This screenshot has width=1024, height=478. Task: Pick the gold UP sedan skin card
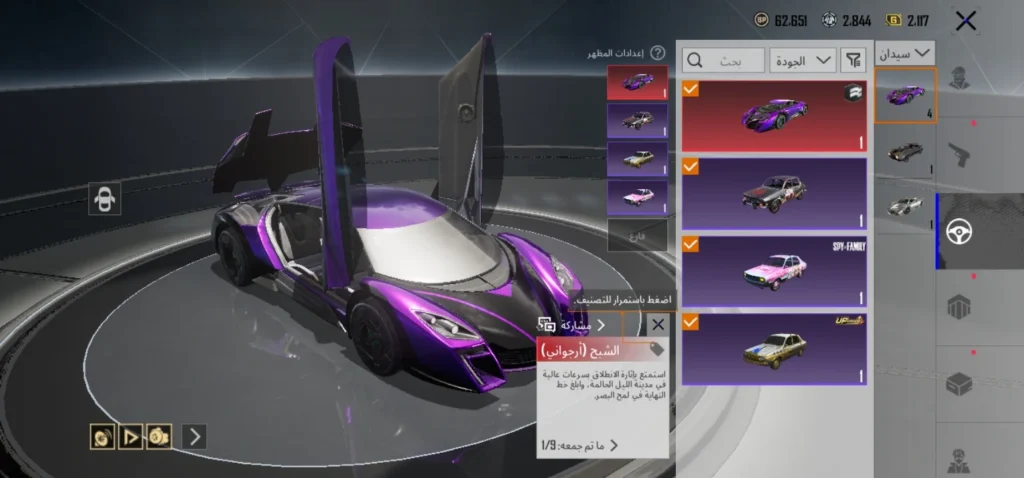pyautogui.click(x=773, y=348)
